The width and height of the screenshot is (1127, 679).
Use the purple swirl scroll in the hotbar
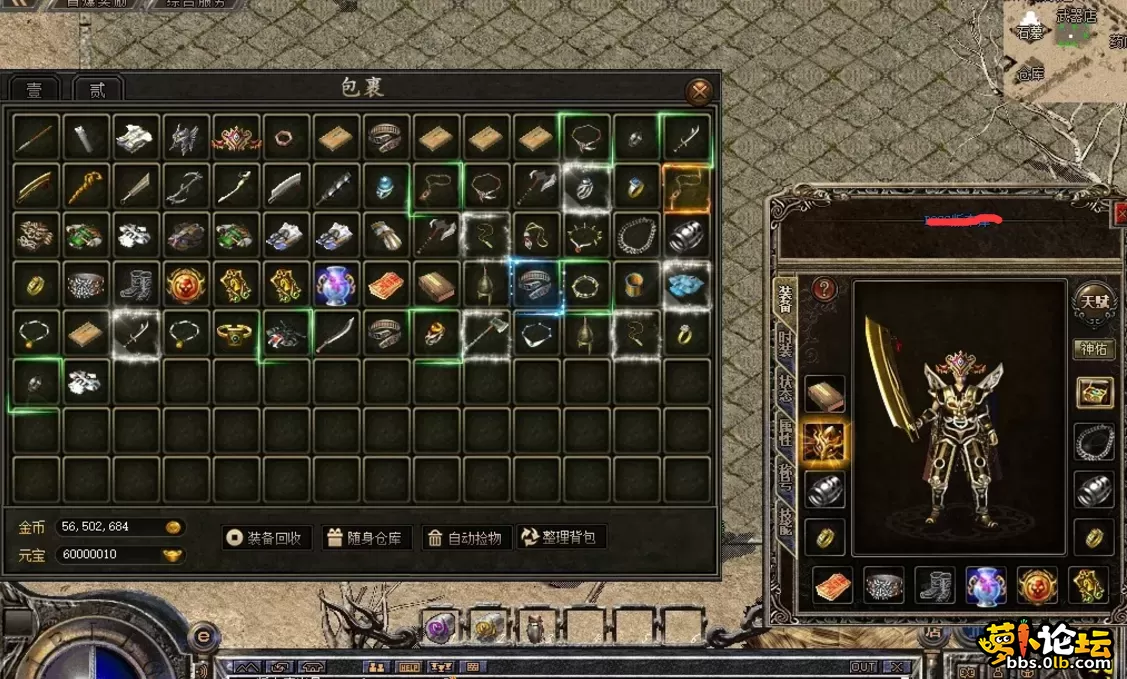point(440,628)
